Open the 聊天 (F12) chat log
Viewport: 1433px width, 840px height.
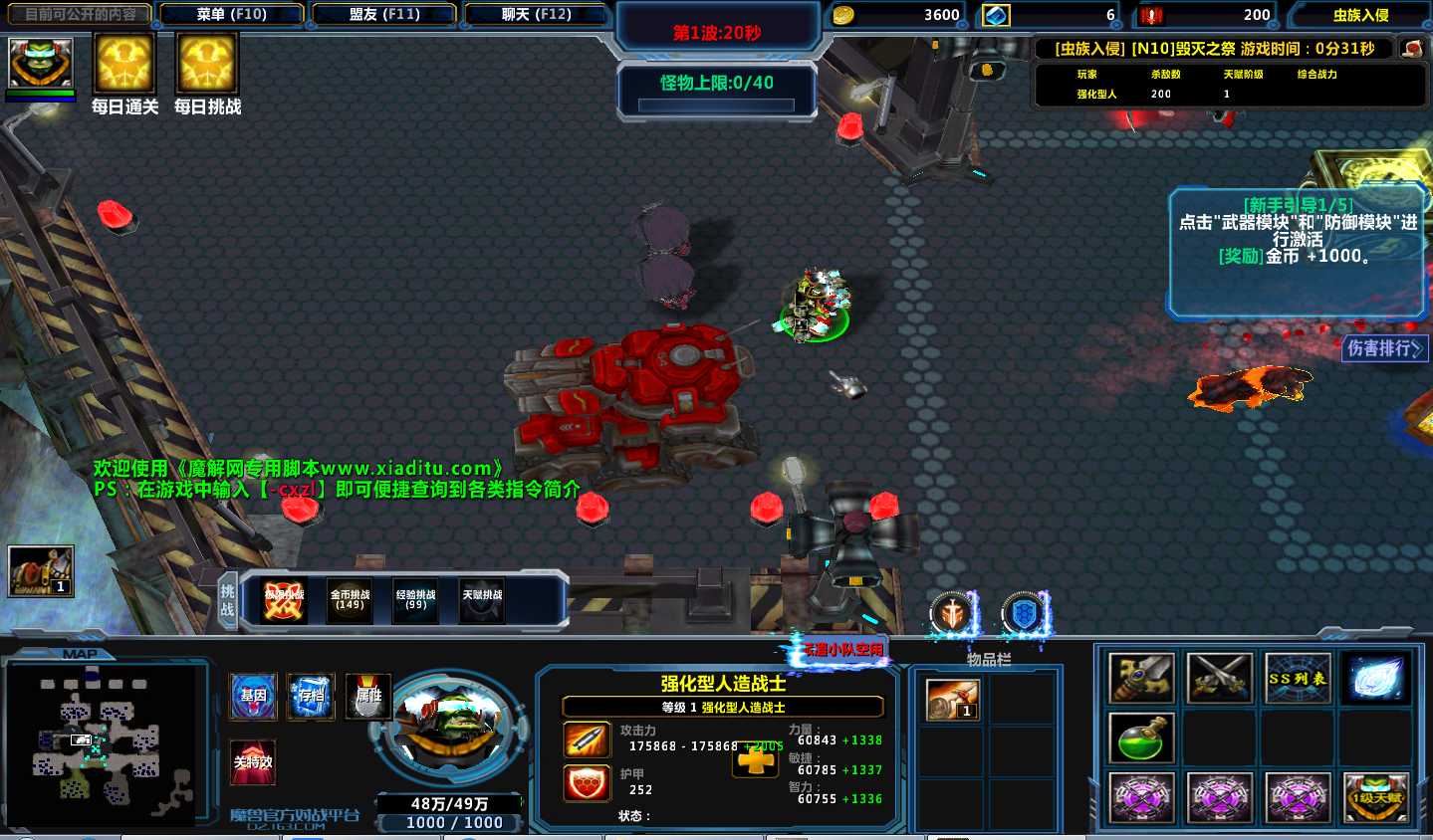(x=536, y=15)
